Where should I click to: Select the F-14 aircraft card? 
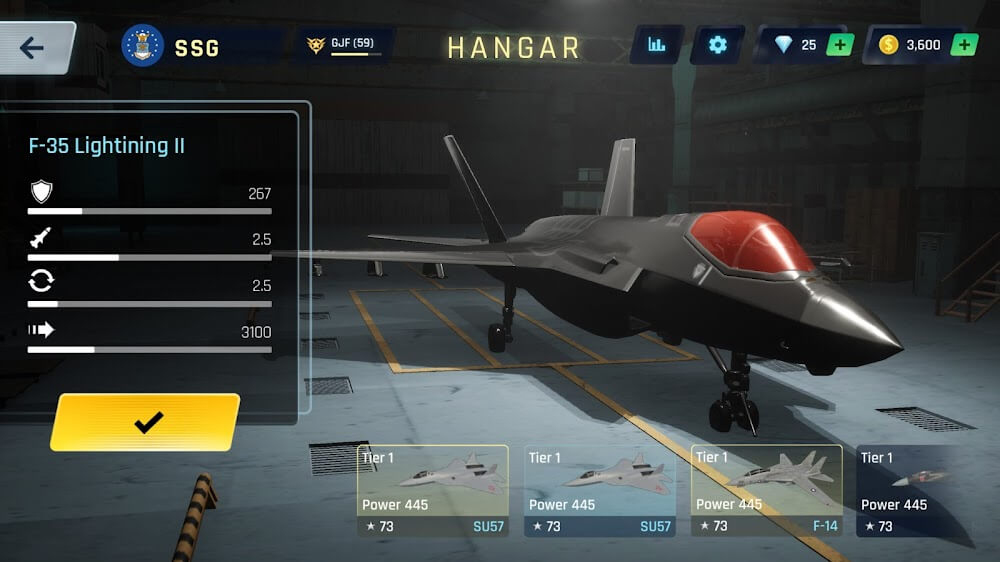[767, 490]
